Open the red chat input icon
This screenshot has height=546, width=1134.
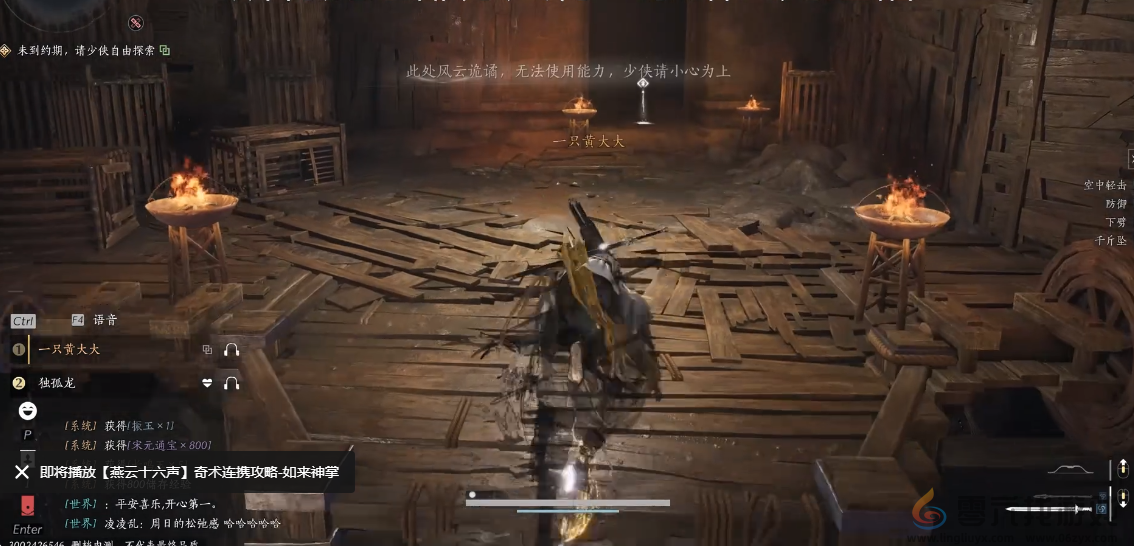click(28, 504)
